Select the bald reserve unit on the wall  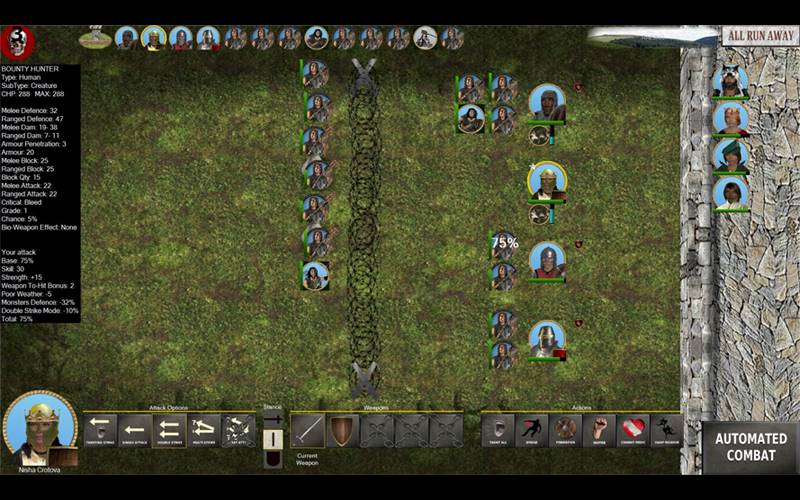tap(730, 118)
